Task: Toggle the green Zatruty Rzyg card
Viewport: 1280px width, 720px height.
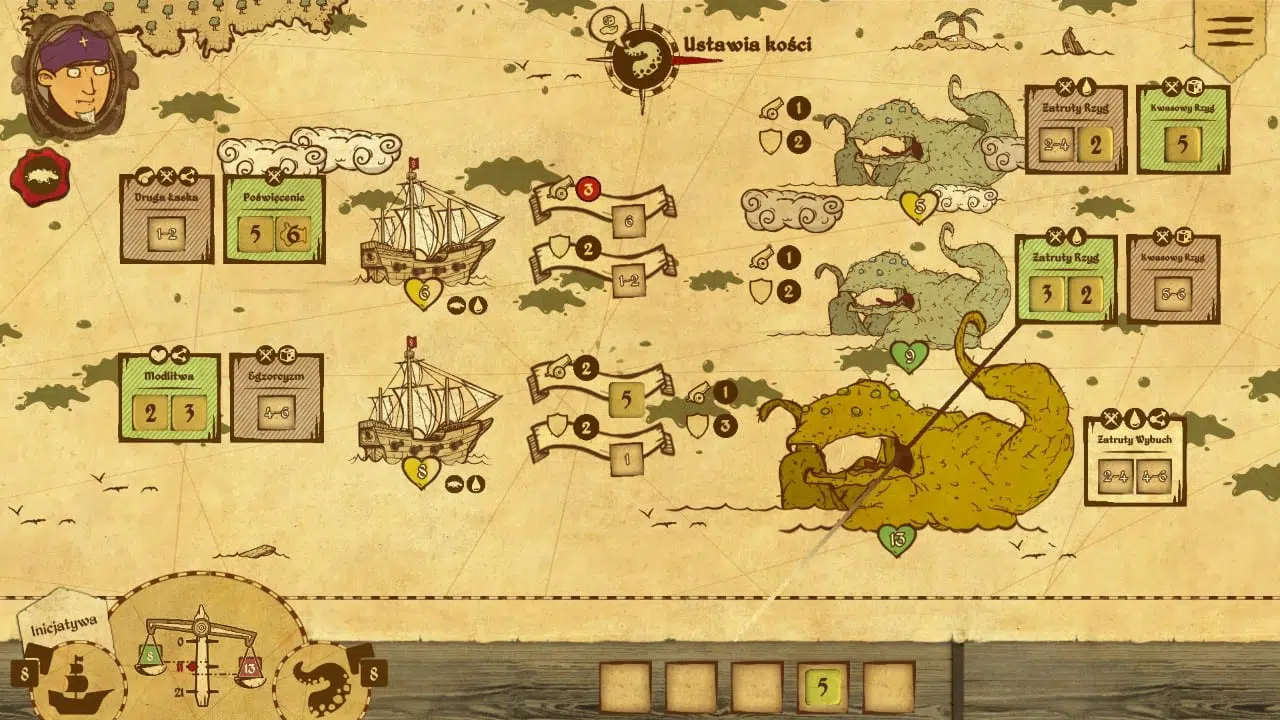Action: click(x=1068, y=278)
